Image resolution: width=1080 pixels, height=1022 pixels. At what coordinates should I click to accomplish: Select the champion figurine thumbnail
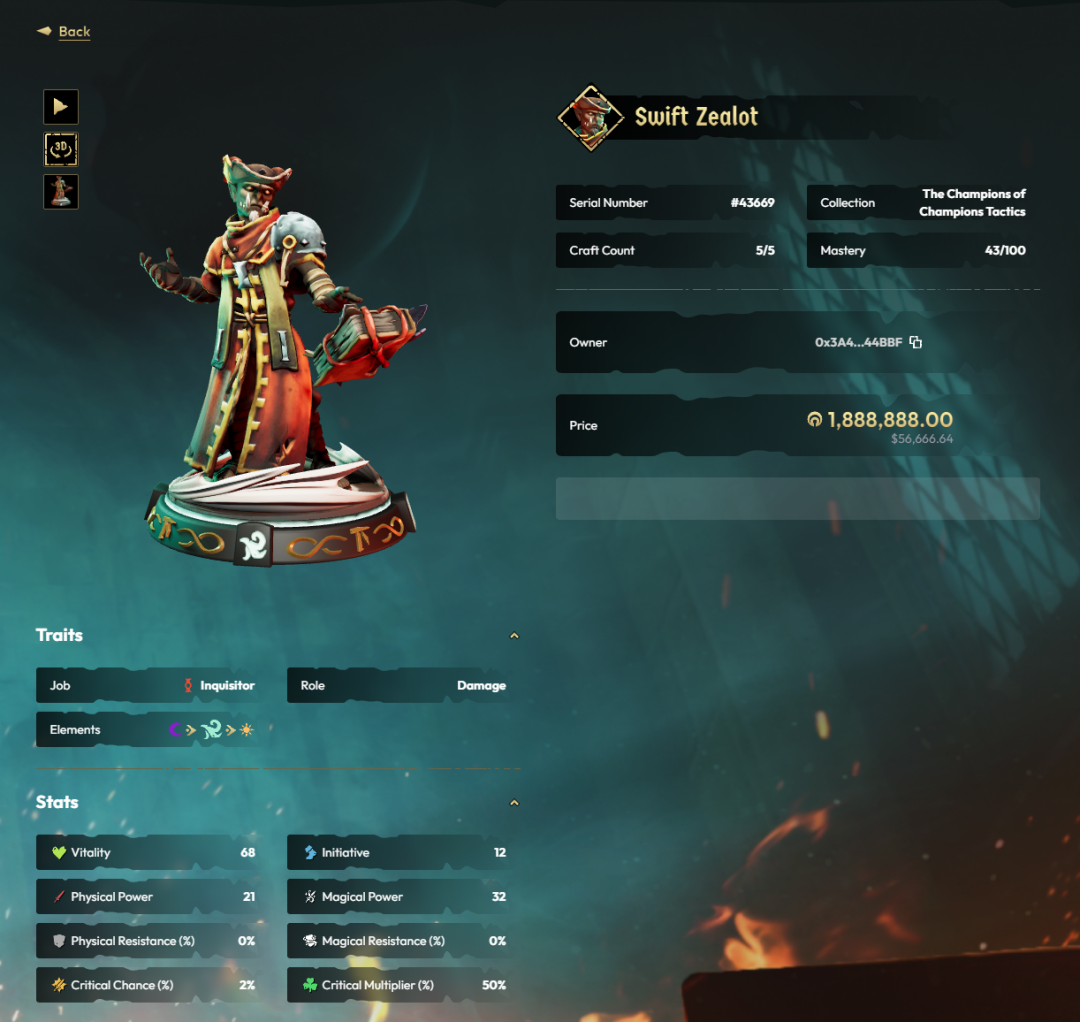click(61, 191)
